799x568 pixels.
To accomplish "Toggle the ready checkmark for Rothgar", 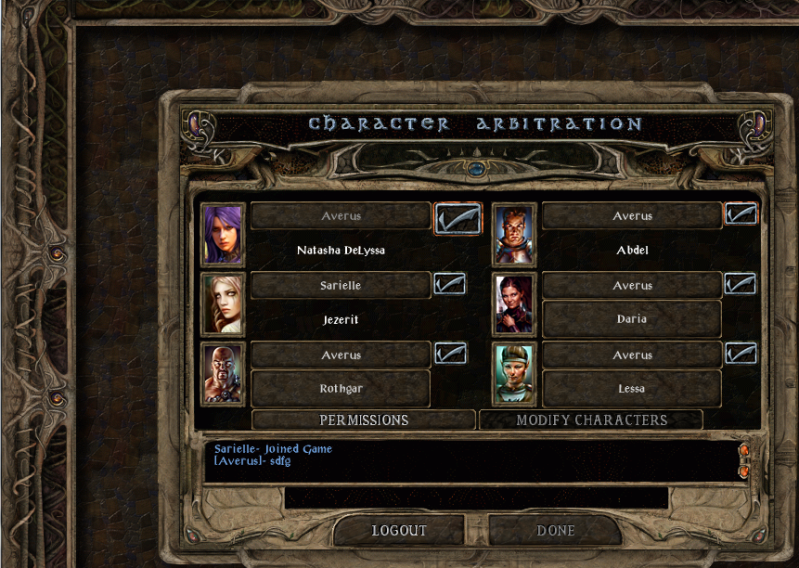I will tap(450, 353).
